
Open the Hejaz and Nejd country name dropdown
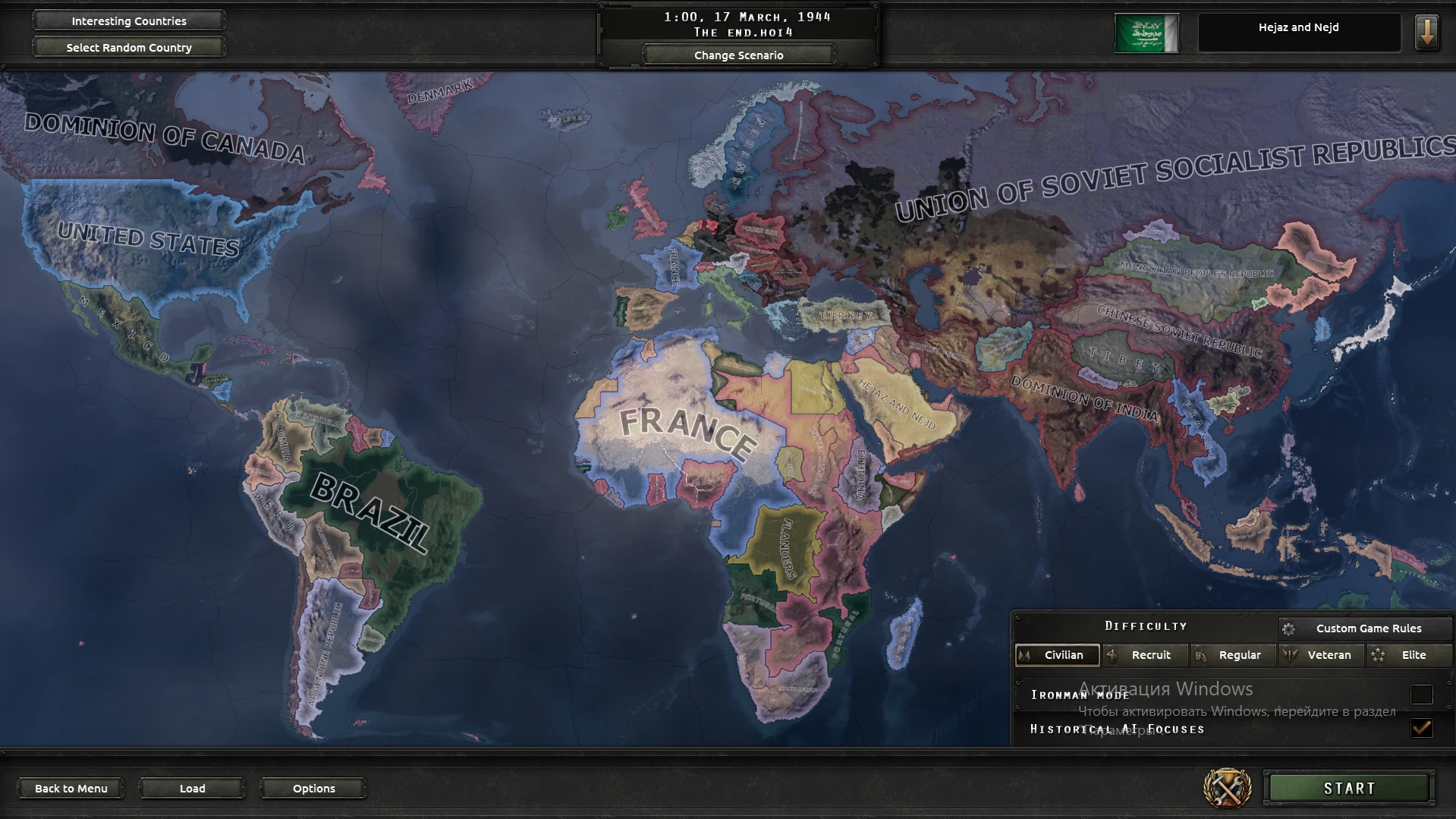click(x=1298, y=27)
